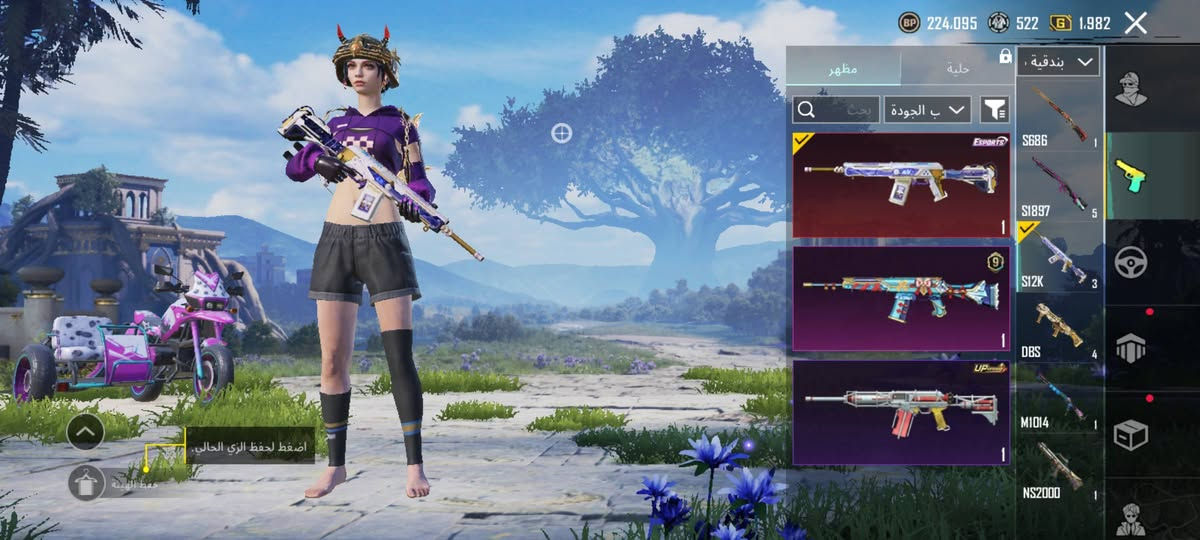The height and width of the screenshot is (540, 1200).
Task: Switch to the مظهر skins tab
Action: point(842,68)
